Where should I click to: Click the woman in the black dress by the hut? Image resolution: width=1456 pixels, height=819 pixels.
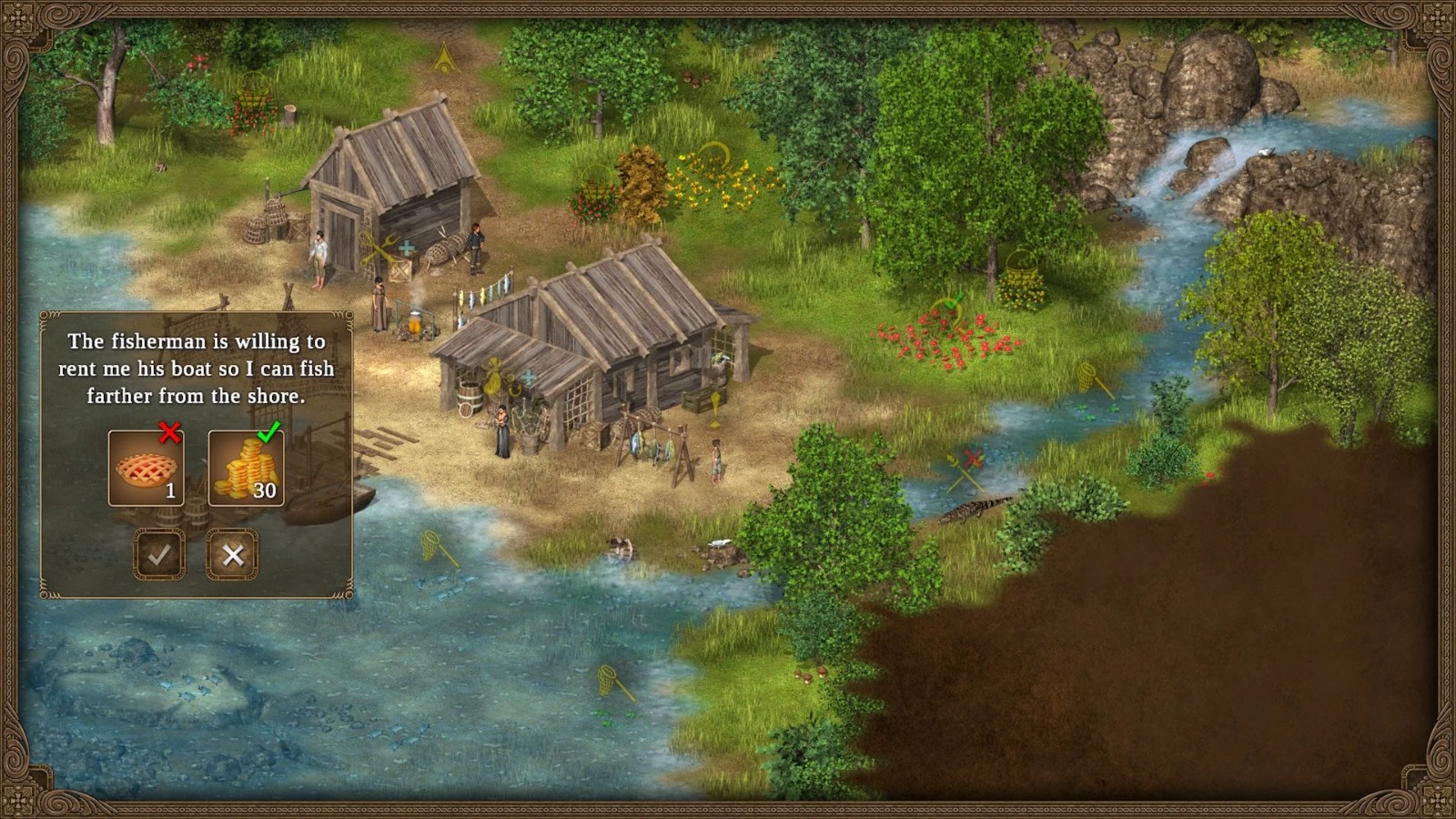click(x=502, y=433)
